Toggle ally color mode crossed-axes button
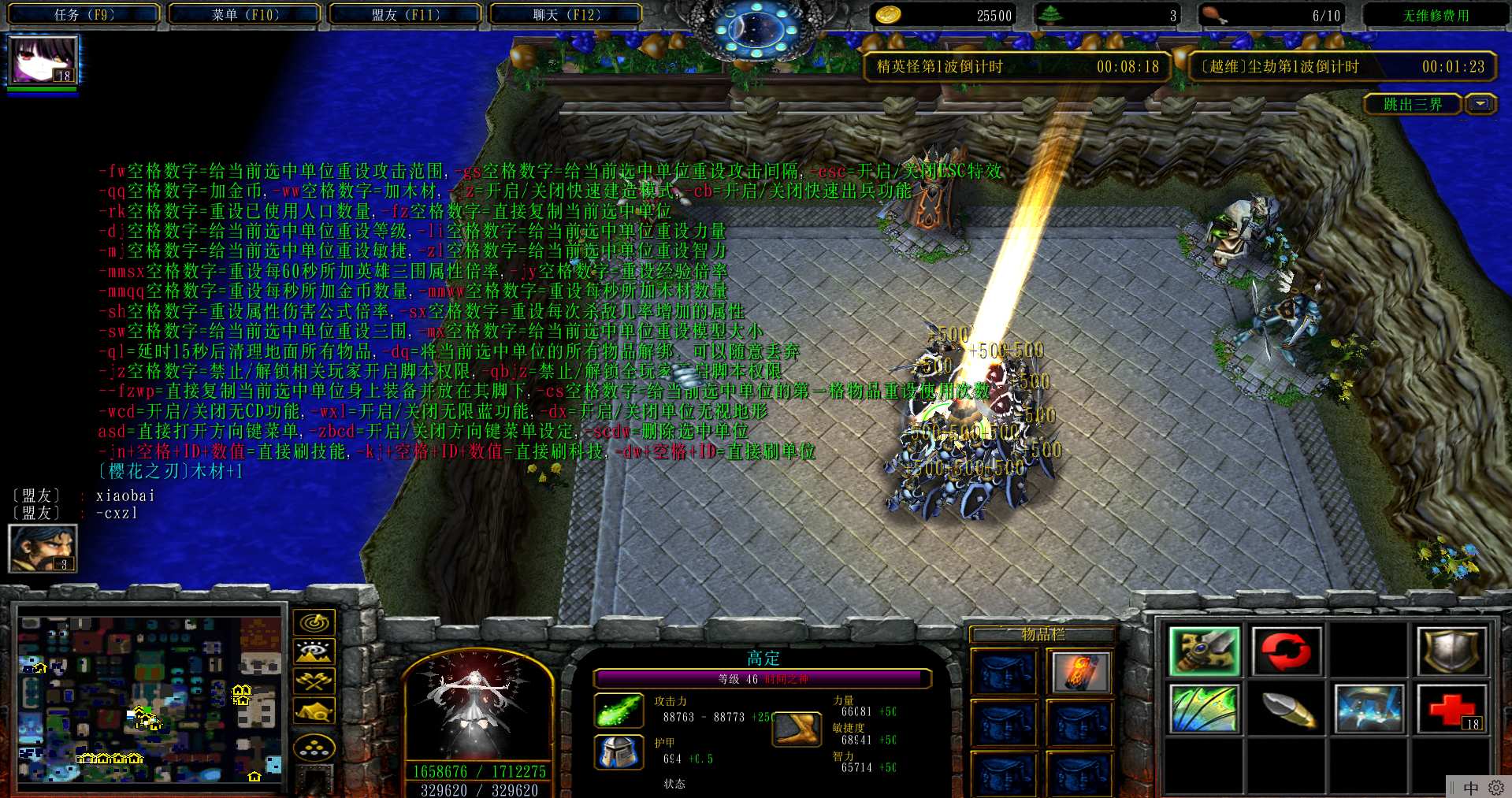 pyautogui.click(x=314, y=681)
